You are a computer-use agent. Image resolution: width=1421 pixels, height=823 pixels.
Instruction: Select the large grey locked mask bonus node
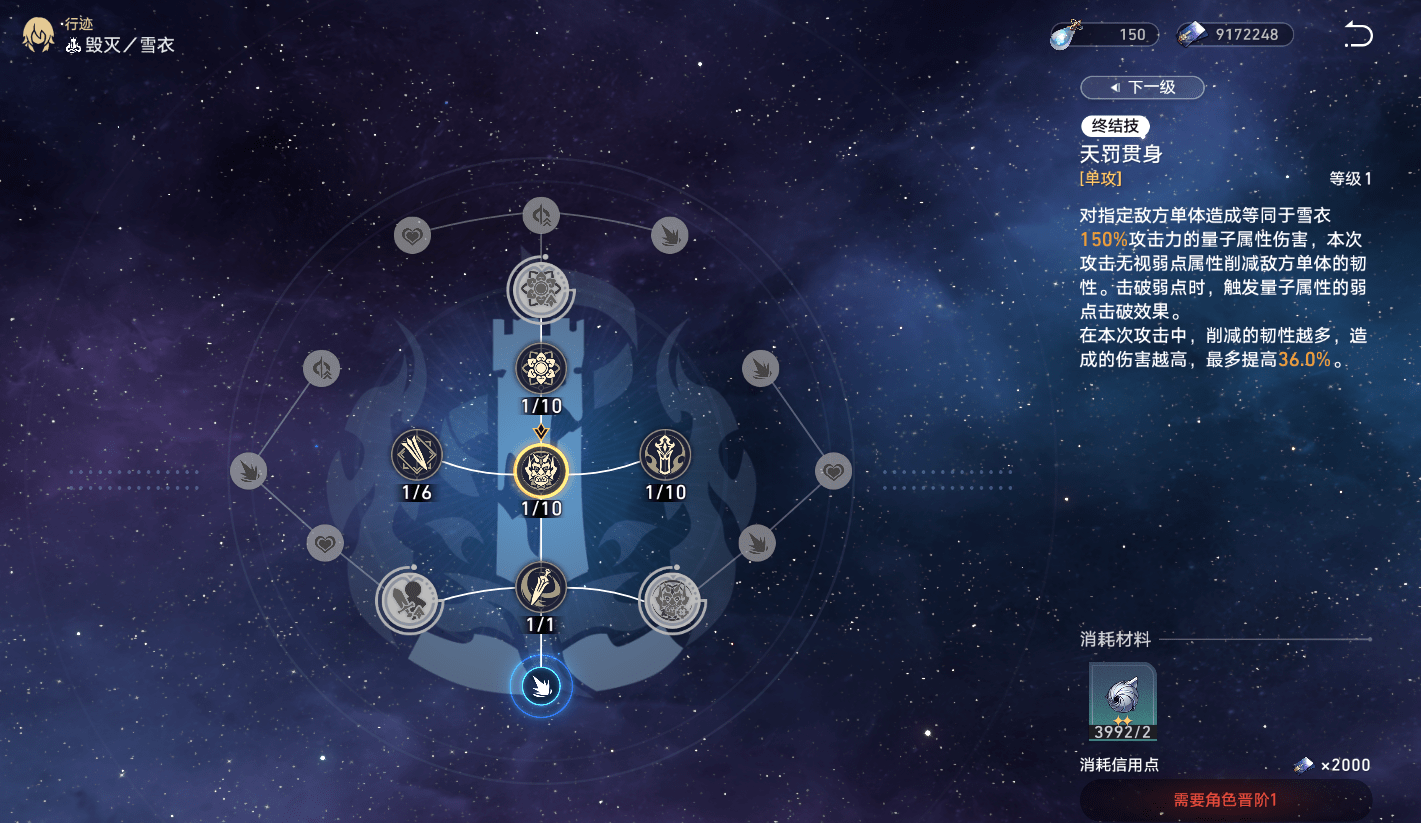(672, 602)
